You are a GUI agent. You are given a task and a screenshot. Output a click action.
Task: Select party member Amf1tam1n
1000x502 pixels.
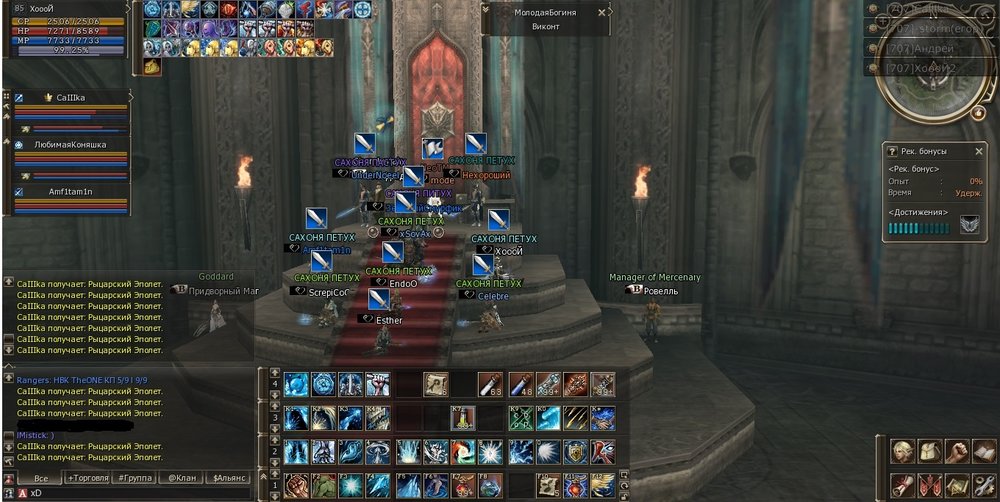(70, 191)
